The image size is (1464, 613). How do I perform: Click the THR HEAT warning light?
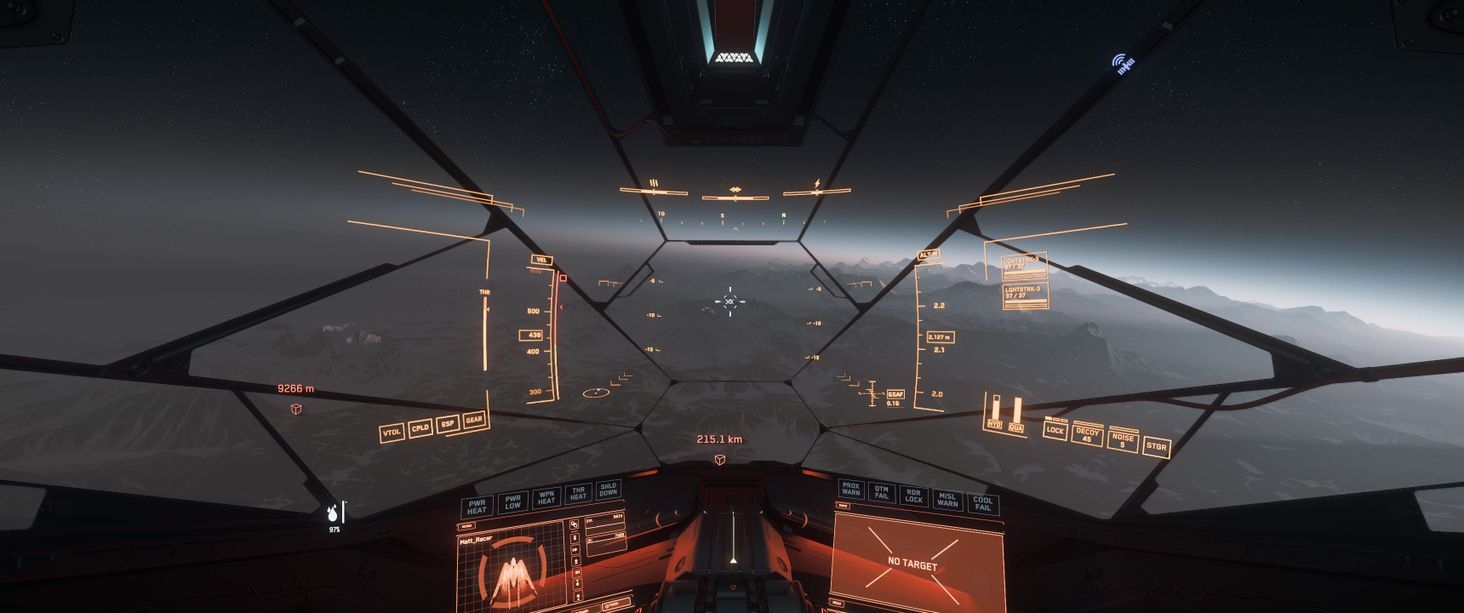(x=578, y=493)
